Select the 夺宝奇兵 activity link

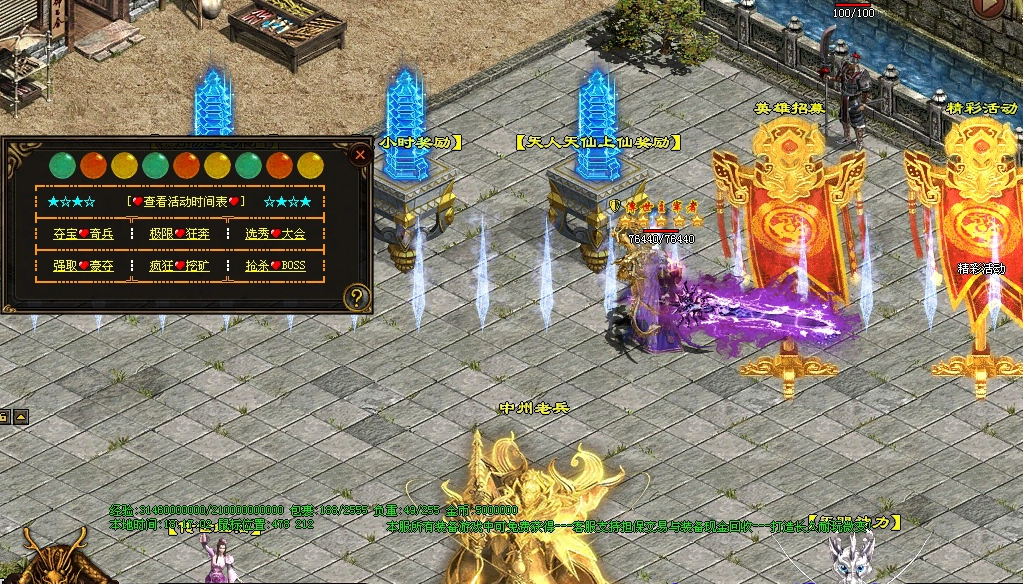coord(83,234)
